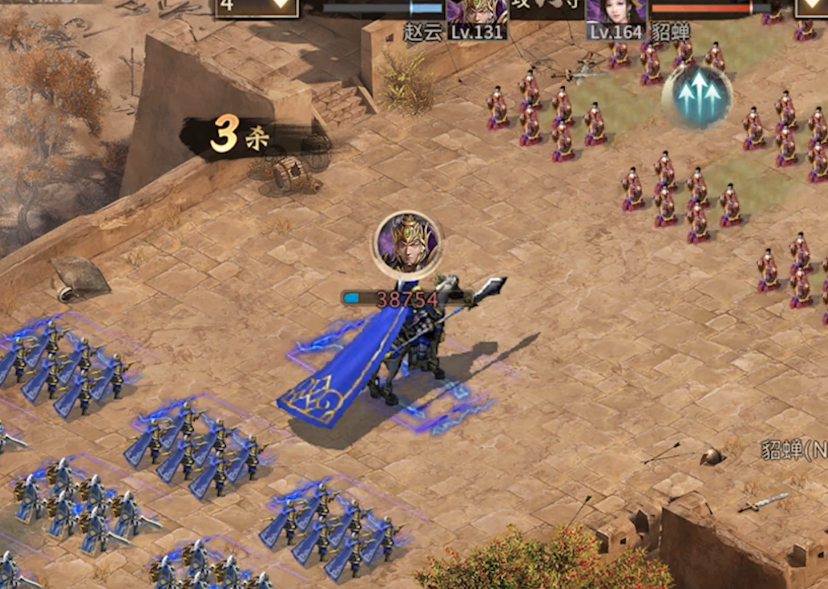Image resolution: width=828 pixels, height=589 pixels.
Task: Click the hero portrait above the cavalry general
Action: 406,244
